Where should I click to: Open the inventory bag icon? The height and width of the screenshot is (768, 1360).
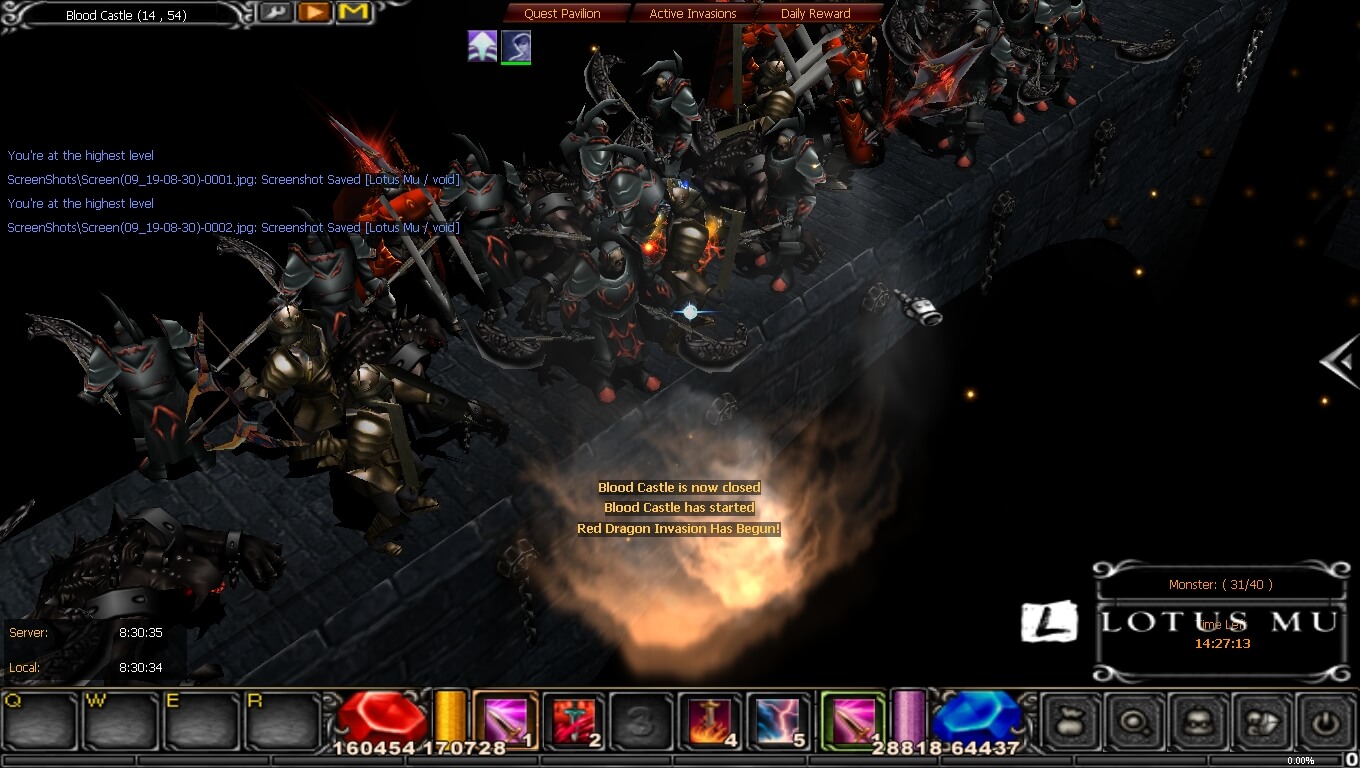(1069, 720)
